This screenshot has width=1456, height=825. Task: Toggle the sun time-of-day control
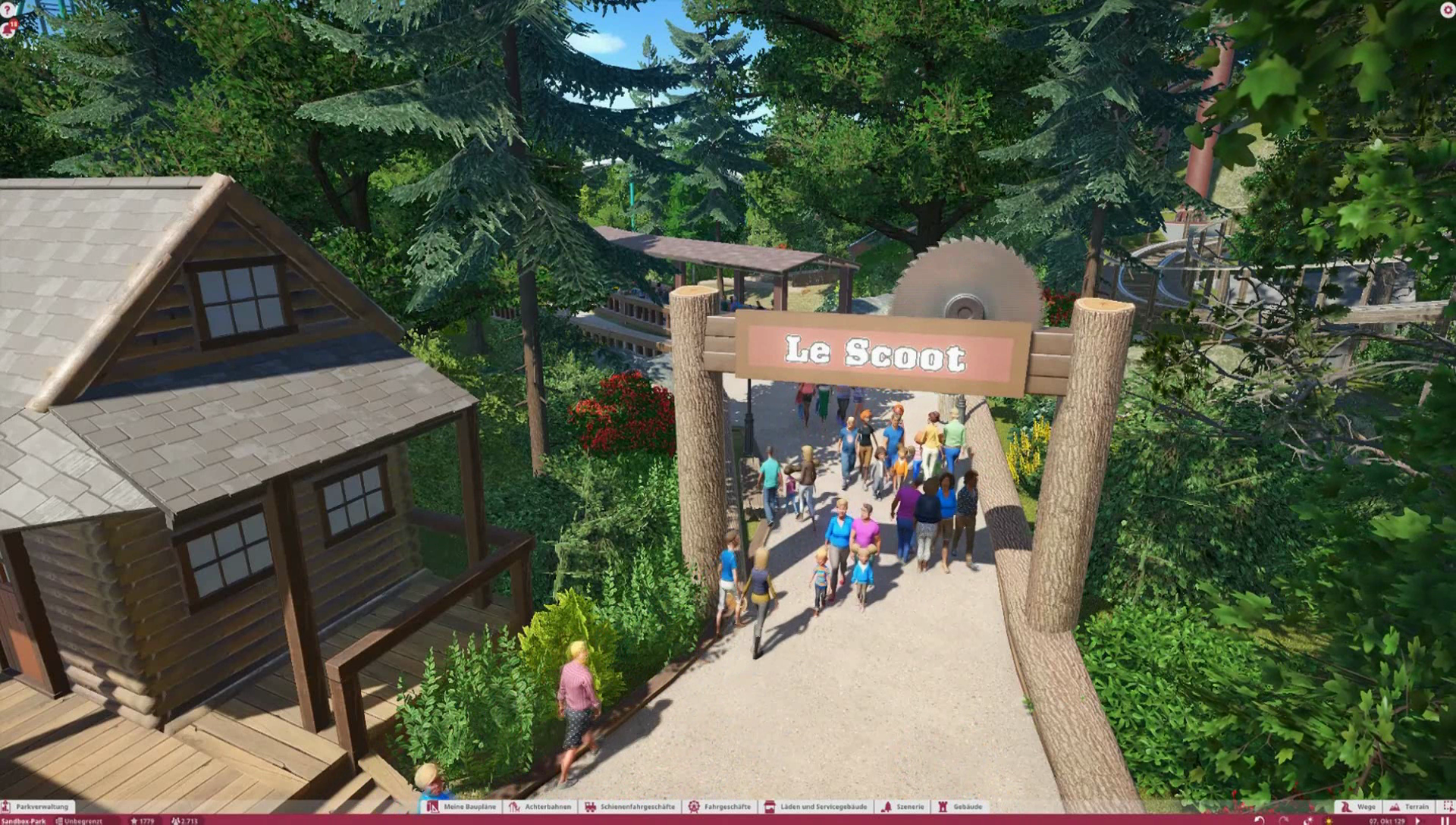tap(1329, 820)
